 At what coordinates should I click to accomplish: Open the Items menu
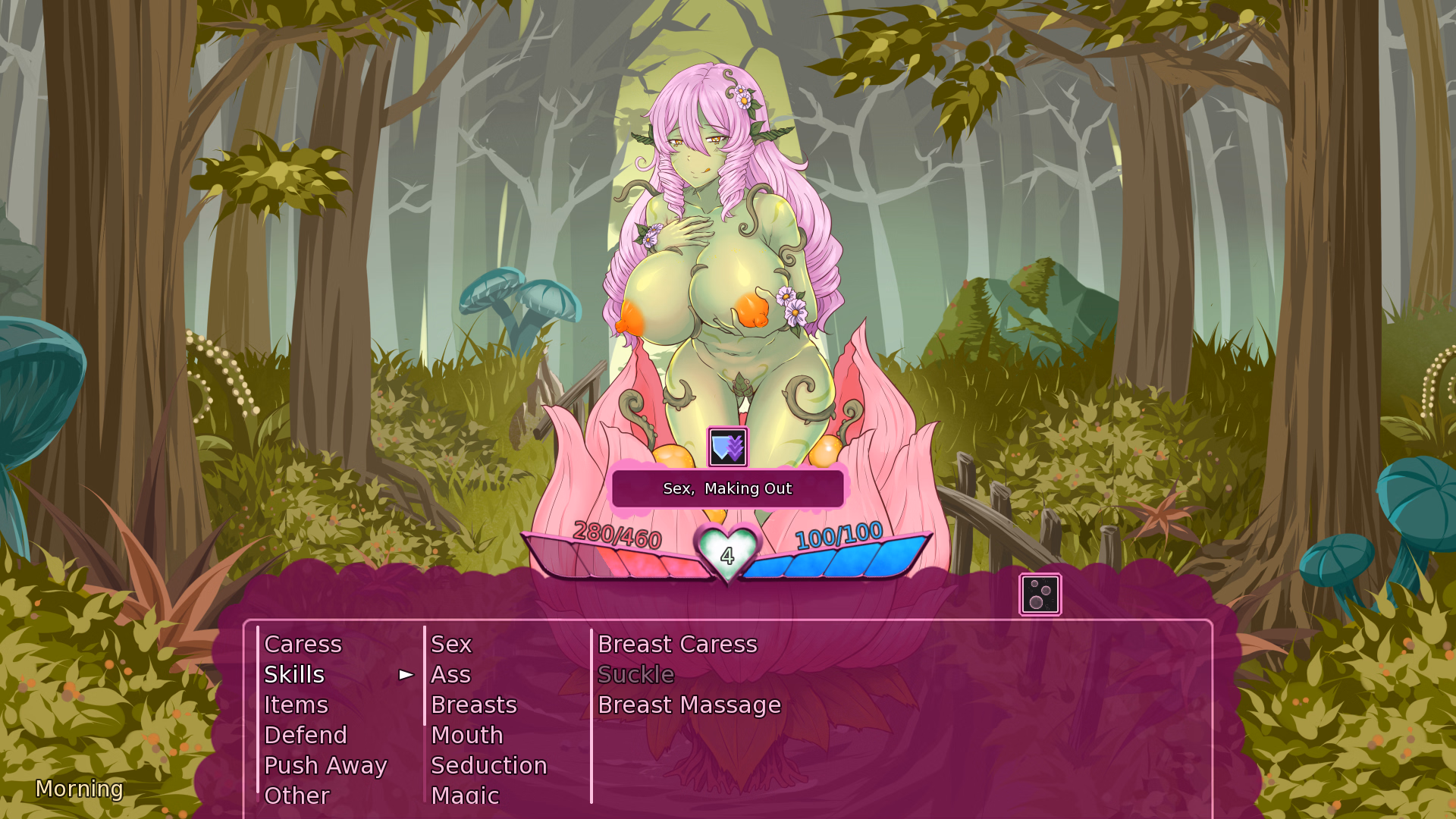point(297,704)
